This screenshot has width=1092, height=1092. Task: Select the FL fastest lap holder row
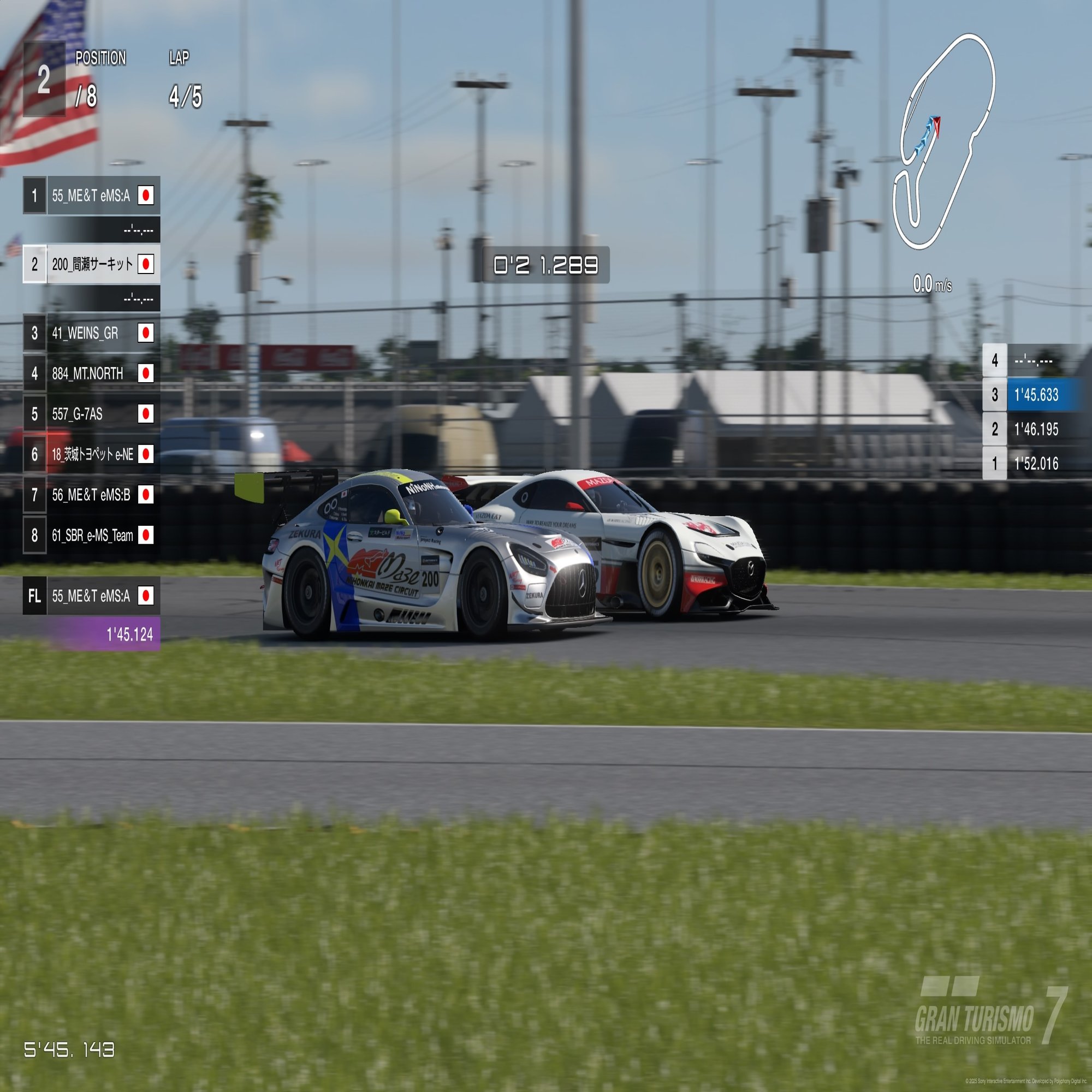92,596
